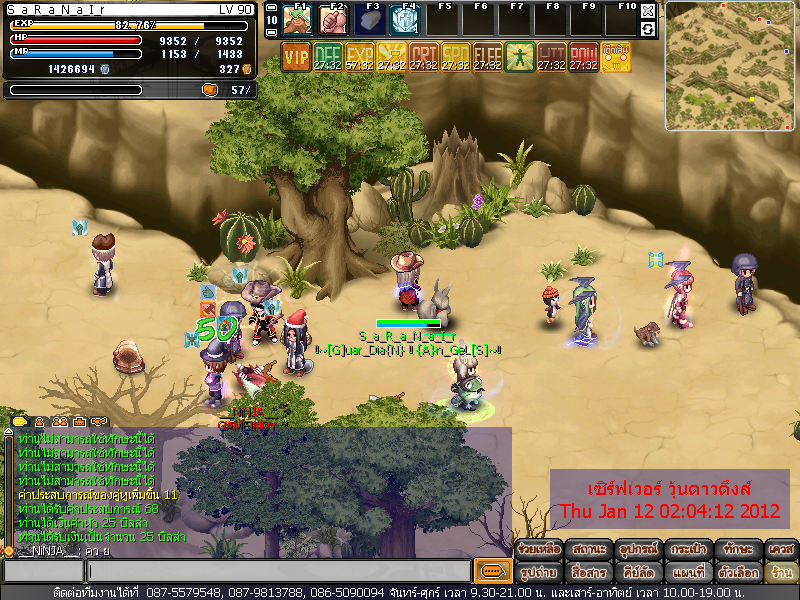Select the party chat tab icon
800x600 pixels.
pos(62,422)
